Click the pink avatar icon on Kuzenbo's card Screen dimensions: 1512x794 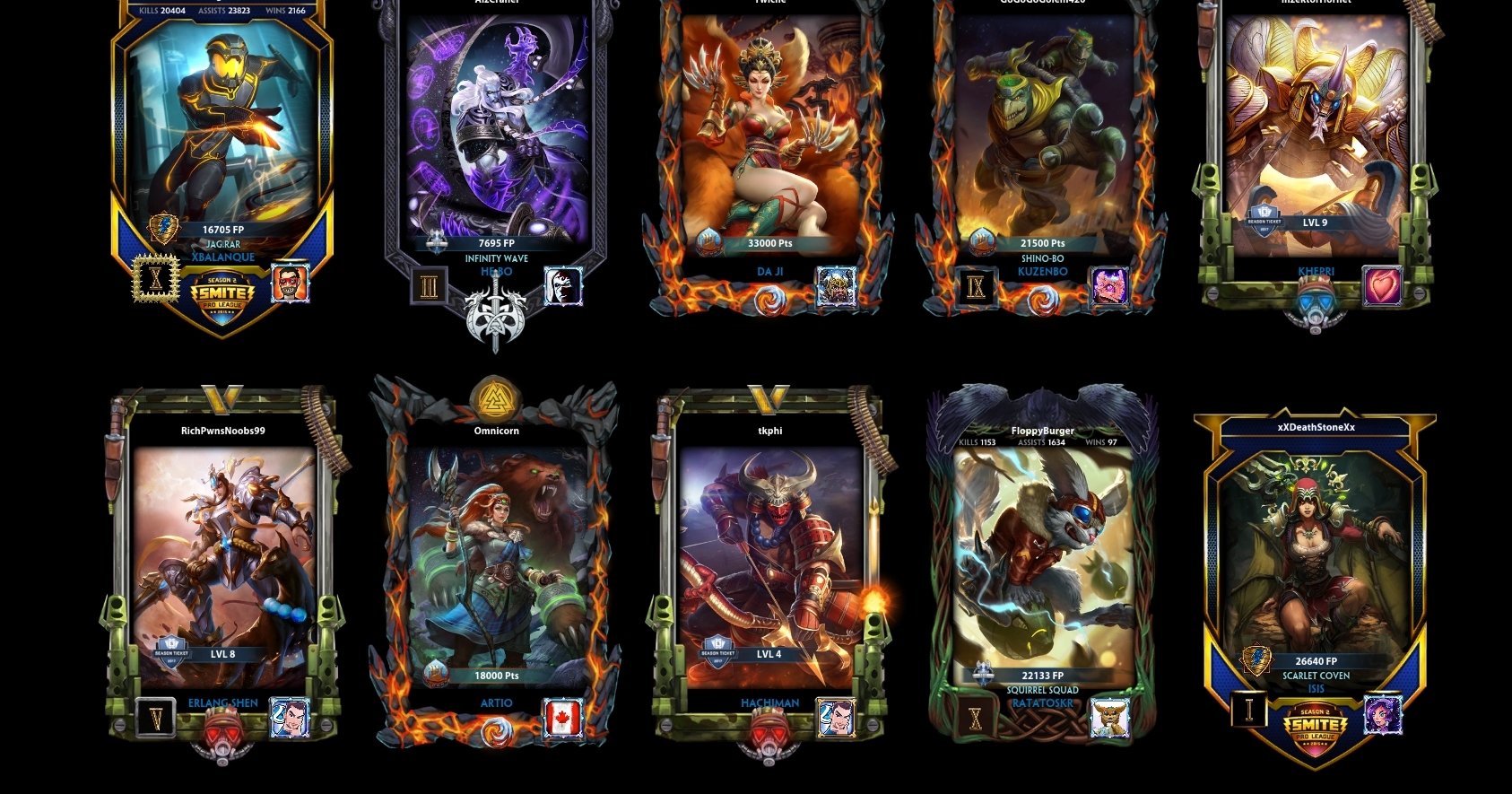1111,287
